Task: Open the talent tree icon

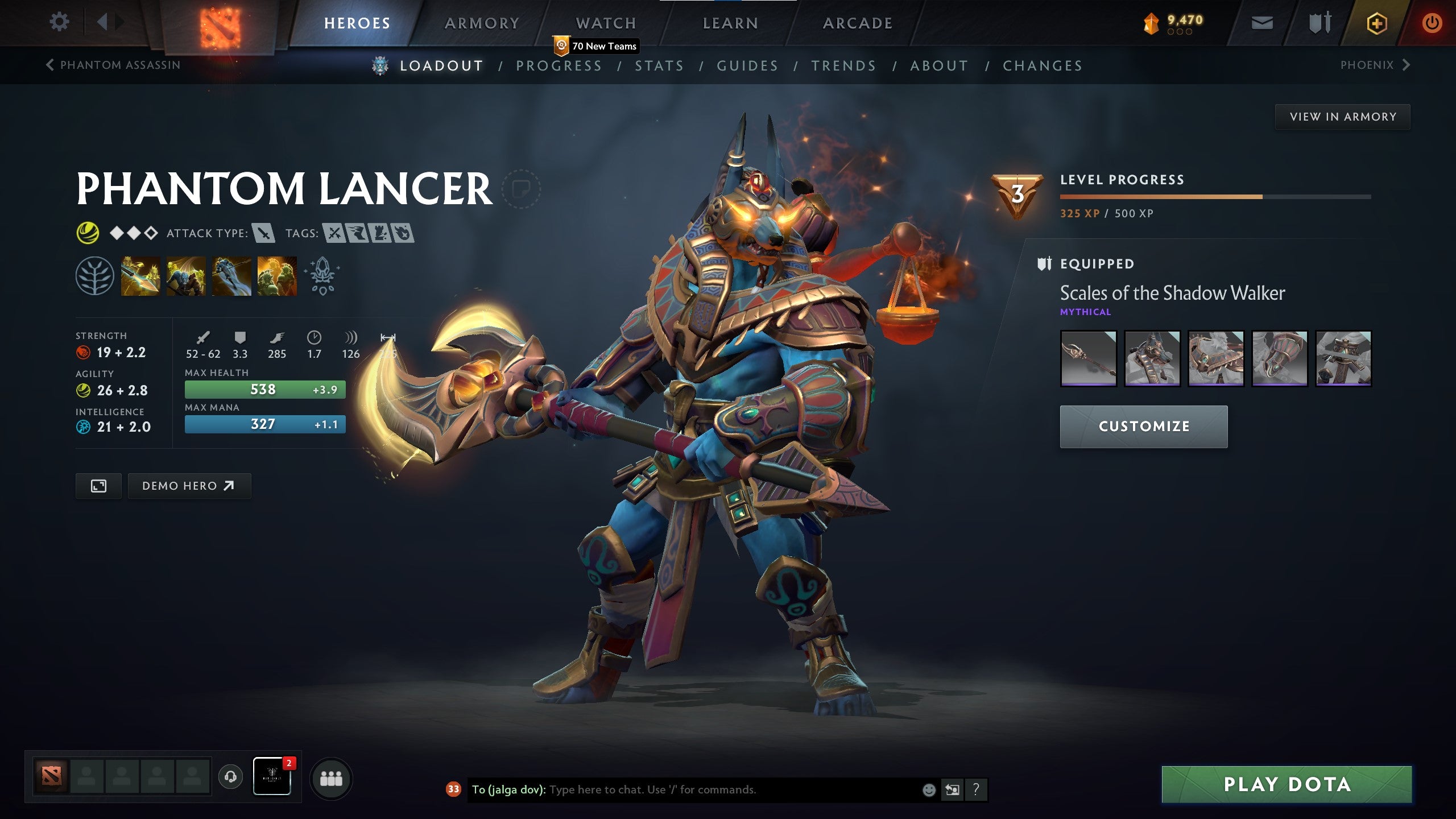Action: click(x=96, y=277)
